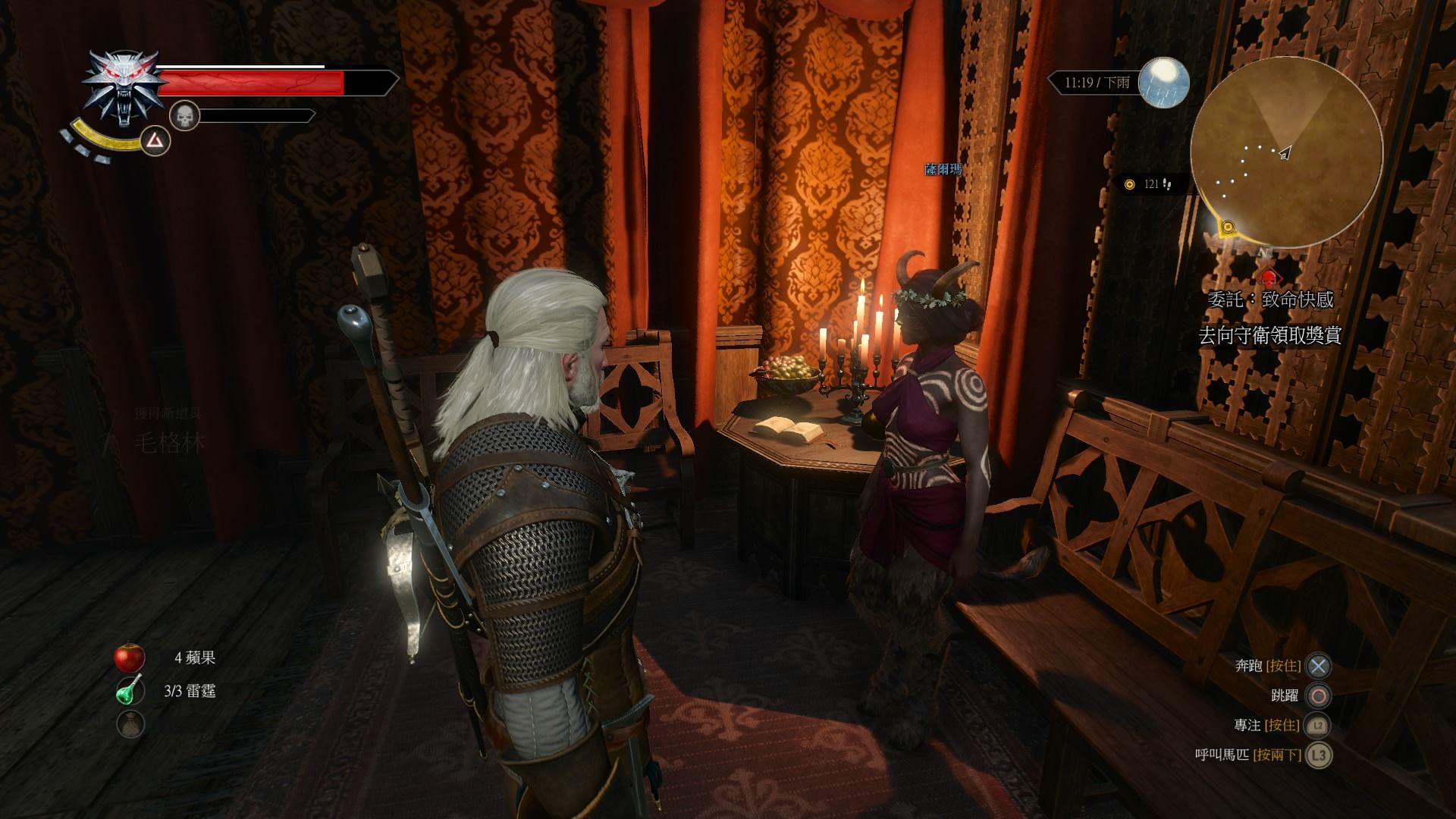Use the green Thunderbolt potion slot
Image resolution: width=1456 pixels, height=819 pixels.
[130, 691]
